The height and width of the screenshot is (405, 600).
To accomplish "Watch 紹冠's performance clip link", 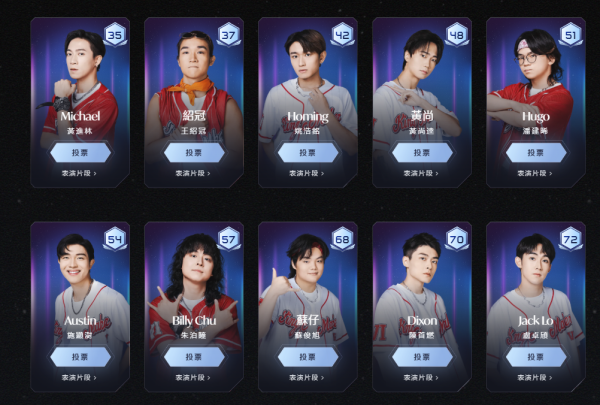I will coord(193,173).
